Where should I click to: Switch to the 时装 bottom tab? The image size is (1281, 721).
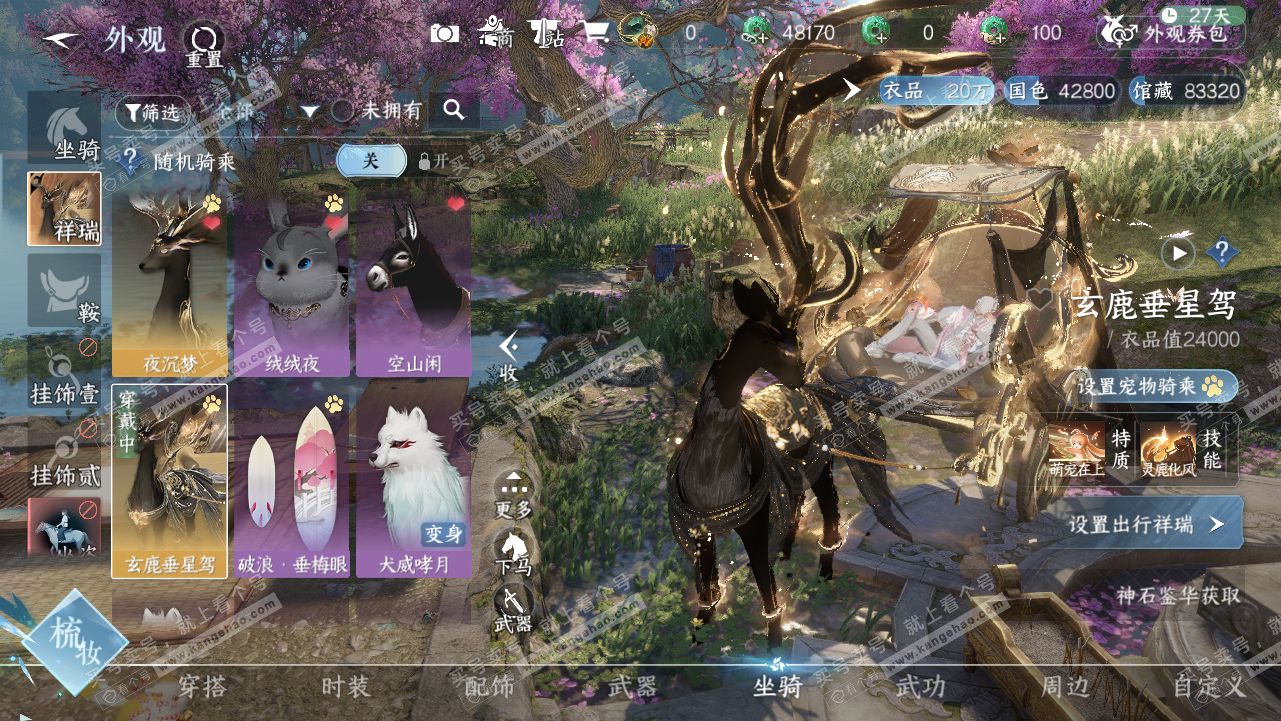tap(345, 686)
